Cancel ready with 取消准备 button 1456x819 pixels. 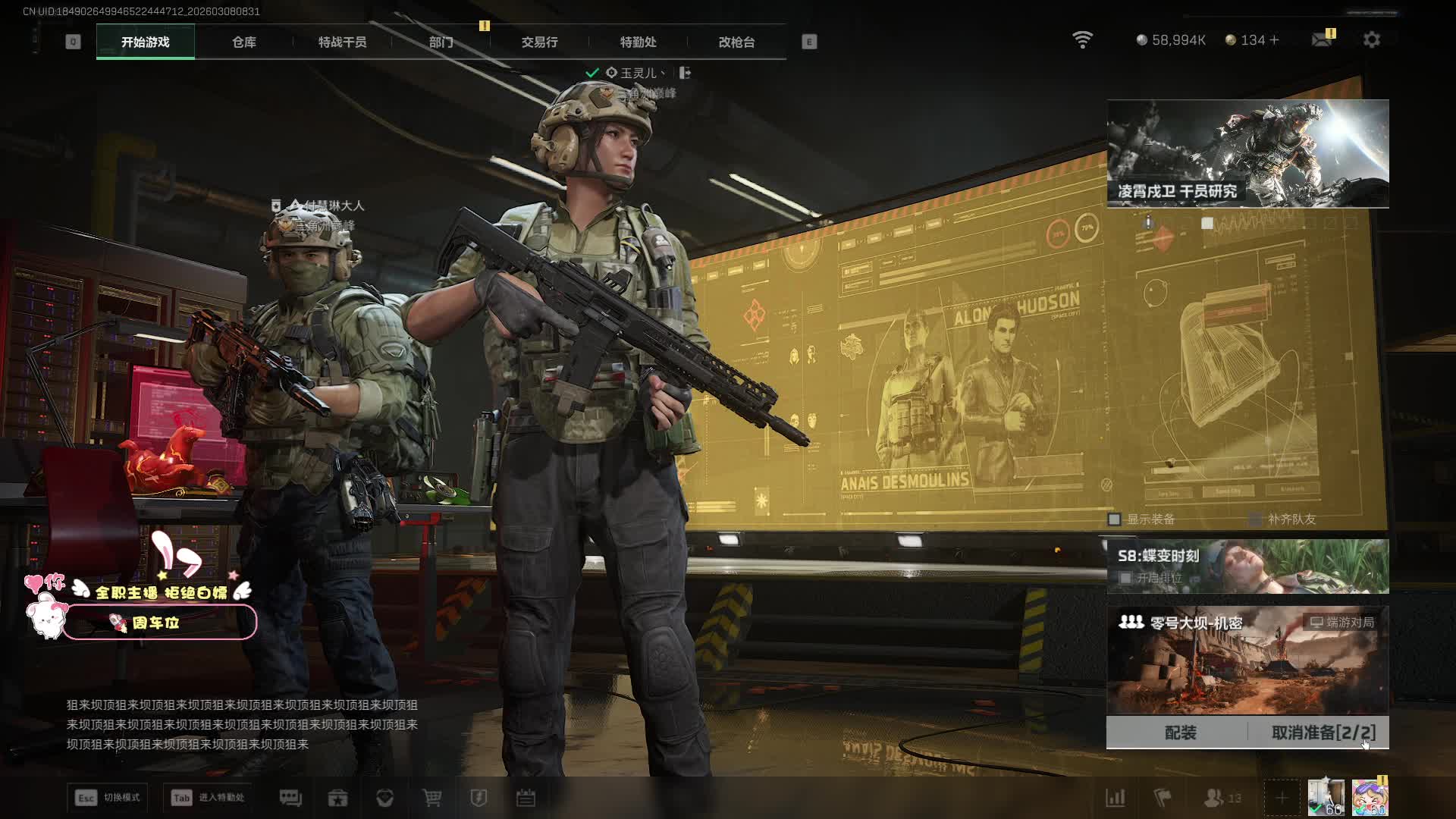point(1323,733)
